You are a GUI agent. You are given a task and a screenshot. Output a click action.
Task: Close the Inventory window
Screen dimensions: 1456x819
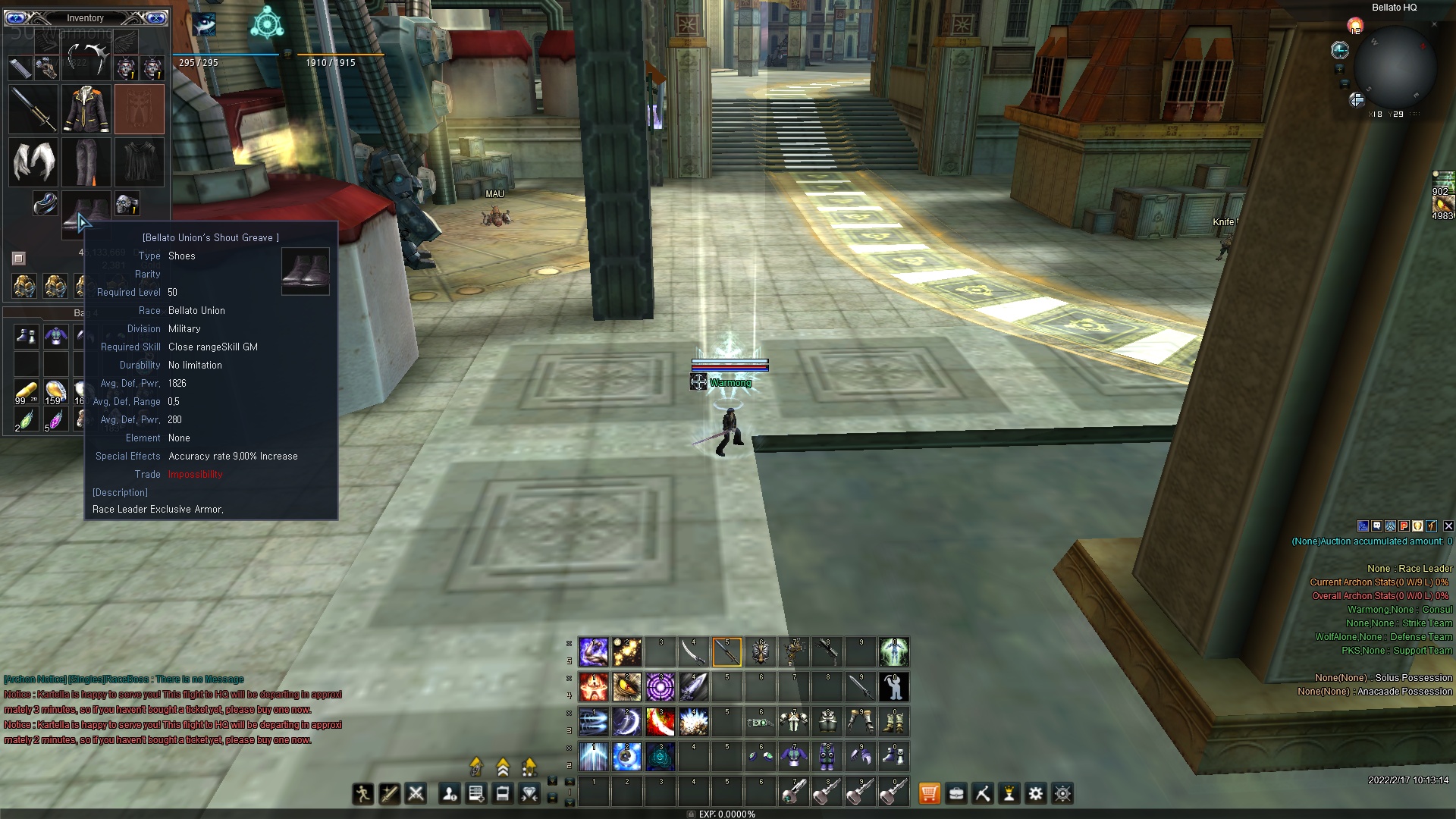[x=155, y=17]
